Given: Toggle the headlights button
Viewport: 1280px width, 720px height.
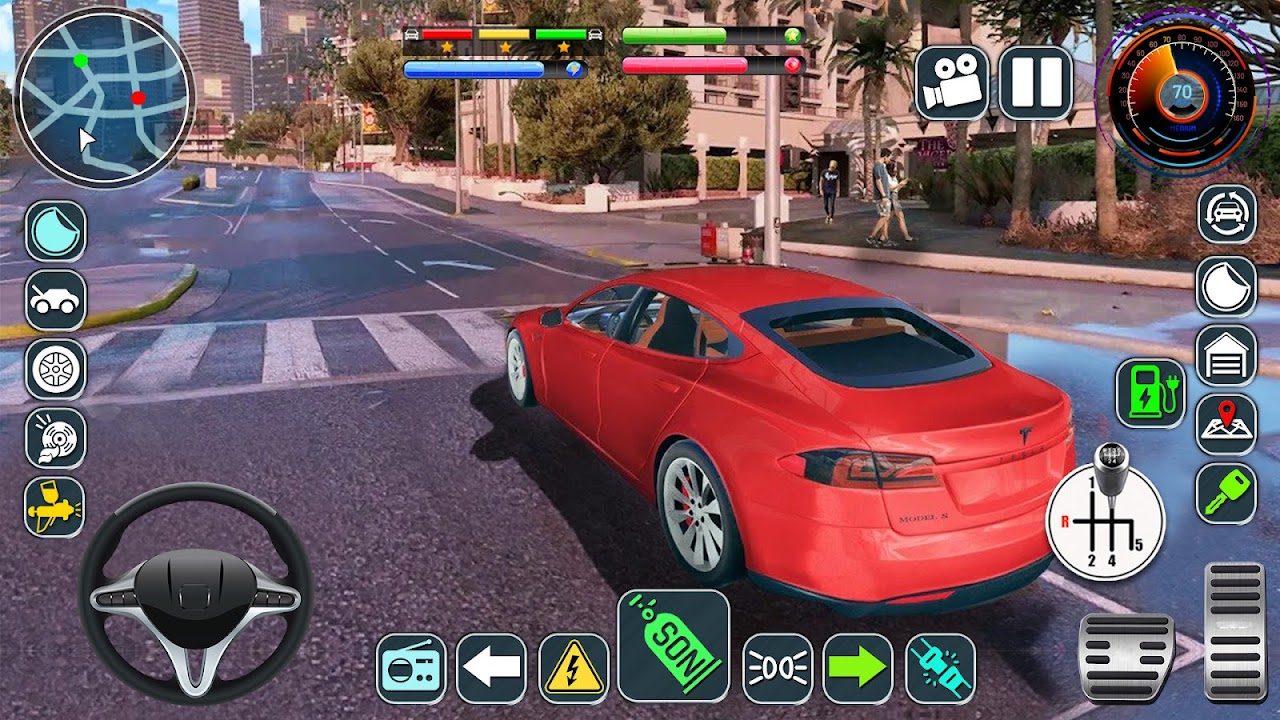Looking at the screenshot, I should pos(777,667).
